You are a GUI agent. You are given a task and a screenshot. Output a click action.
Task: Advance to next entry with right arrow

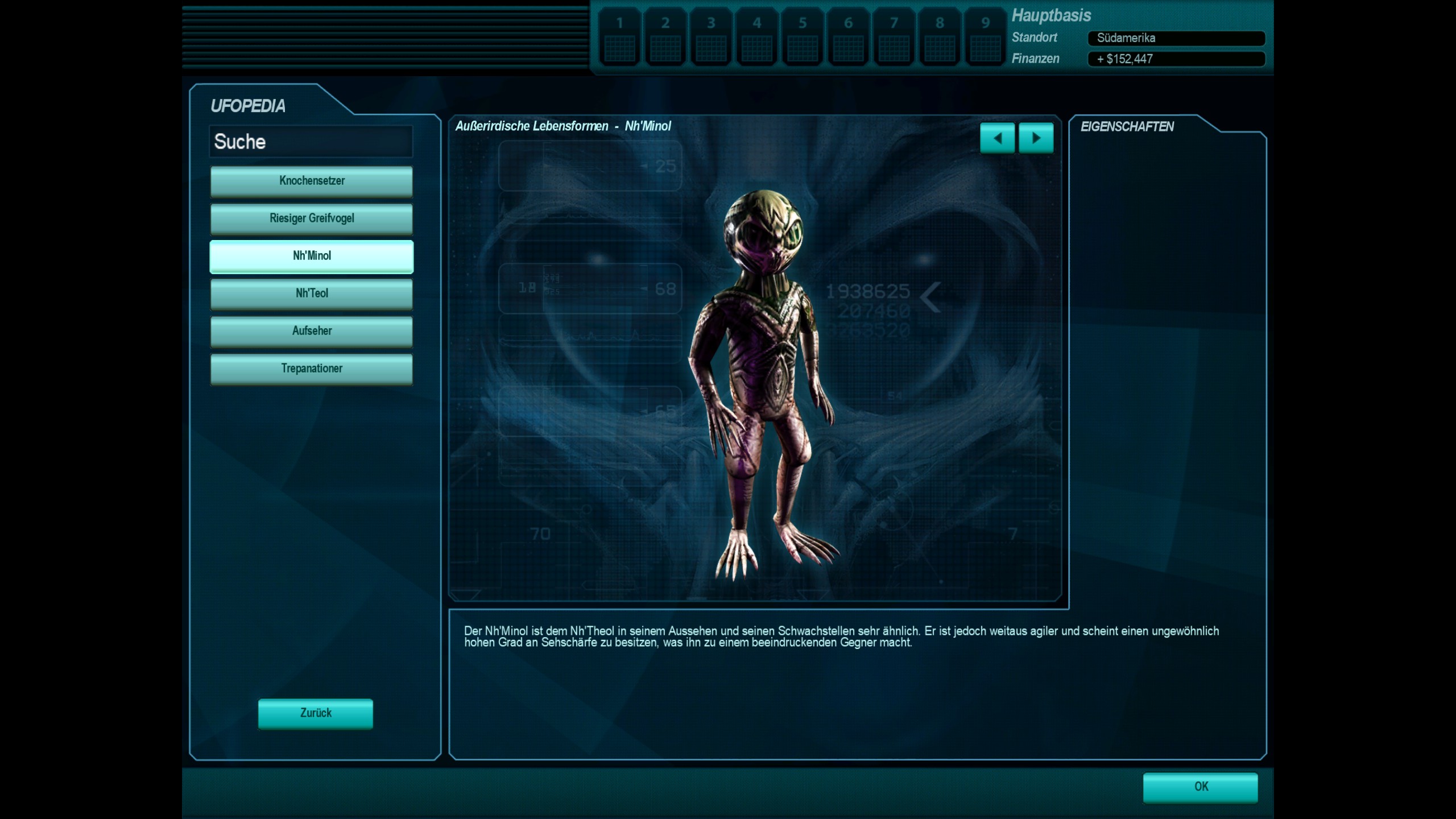click(x=1036, y=138)
